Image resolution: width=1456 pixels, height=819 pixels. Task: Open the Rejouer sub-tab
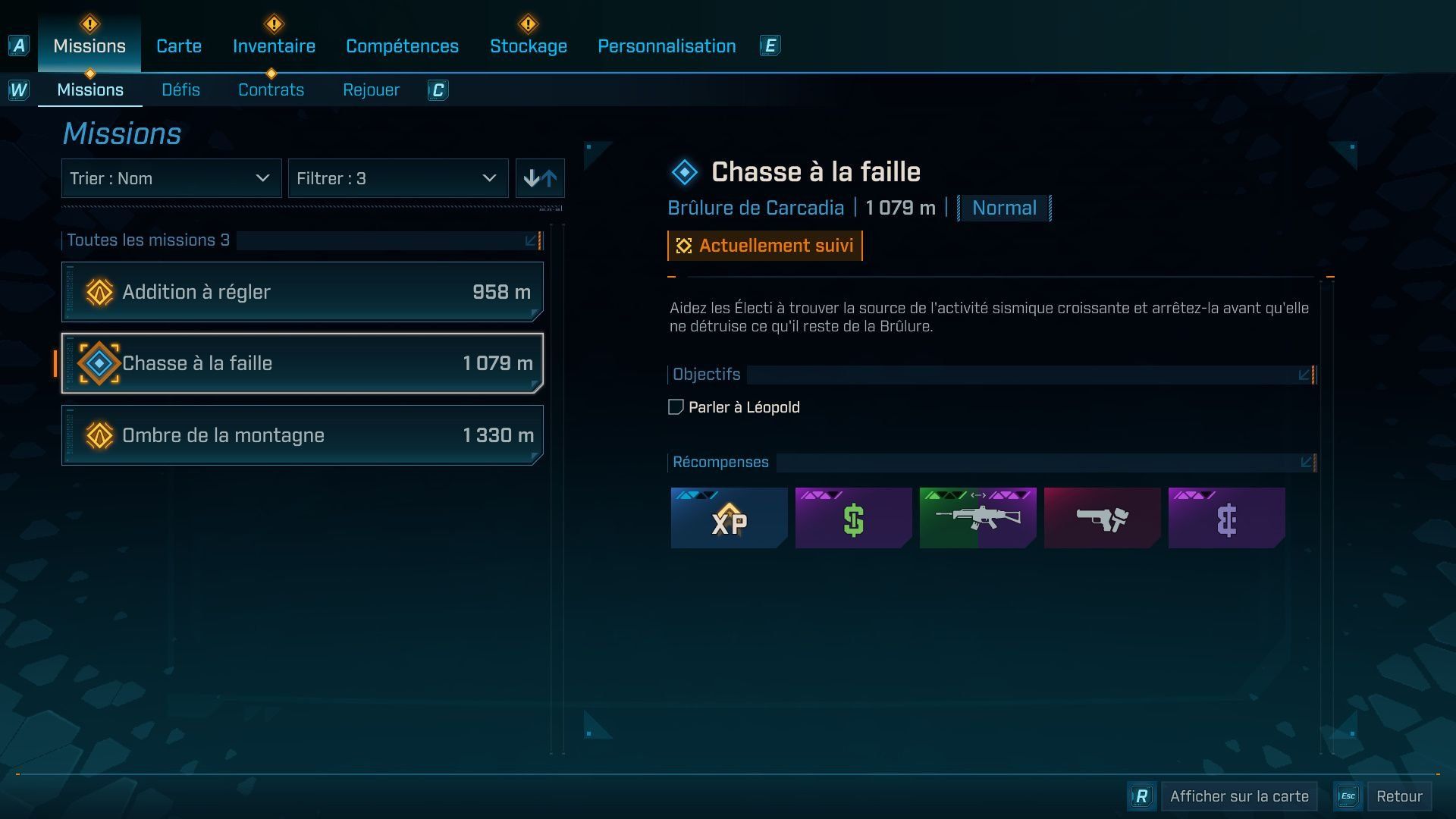pyautogui.click(x=371, y=90)
